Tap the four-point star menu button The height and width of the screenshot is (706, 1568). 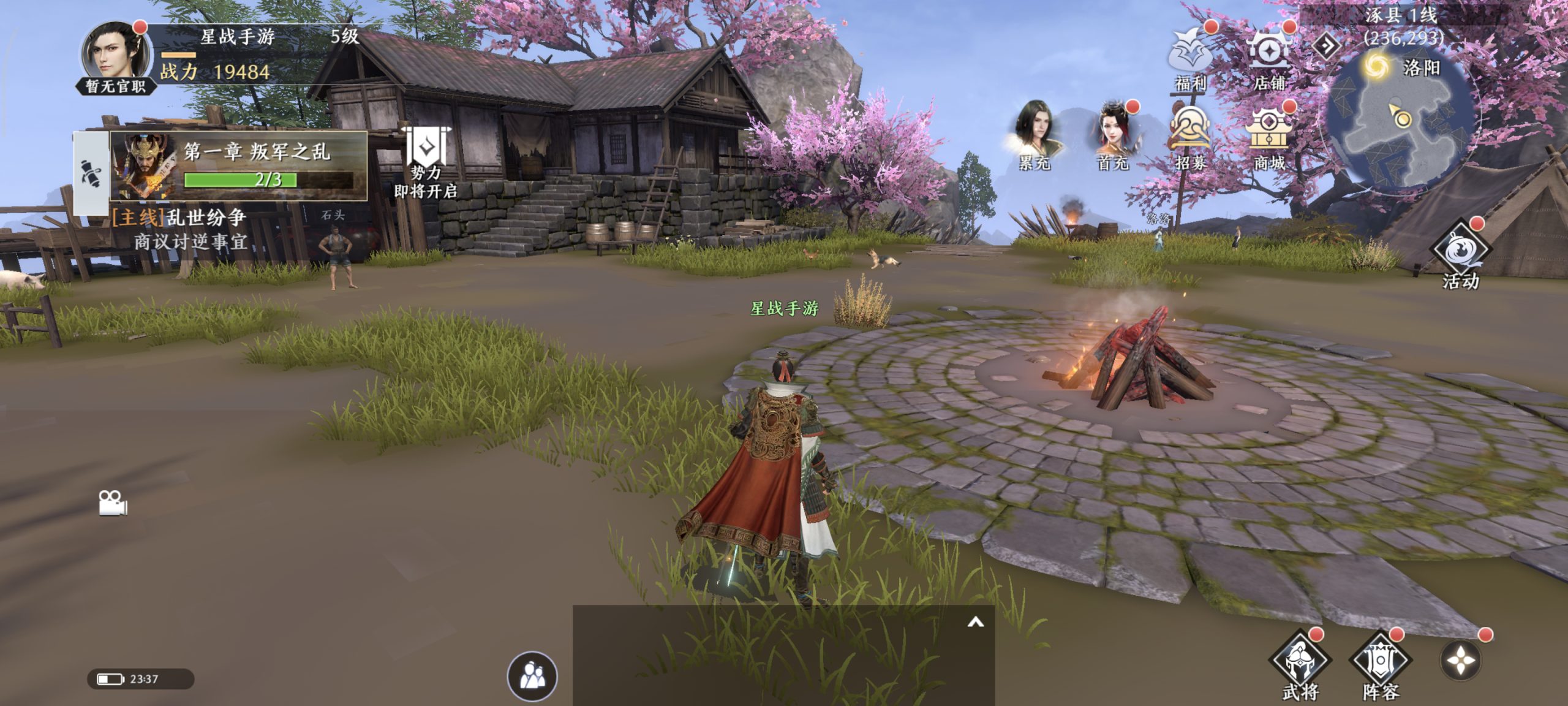point(1461,661)
